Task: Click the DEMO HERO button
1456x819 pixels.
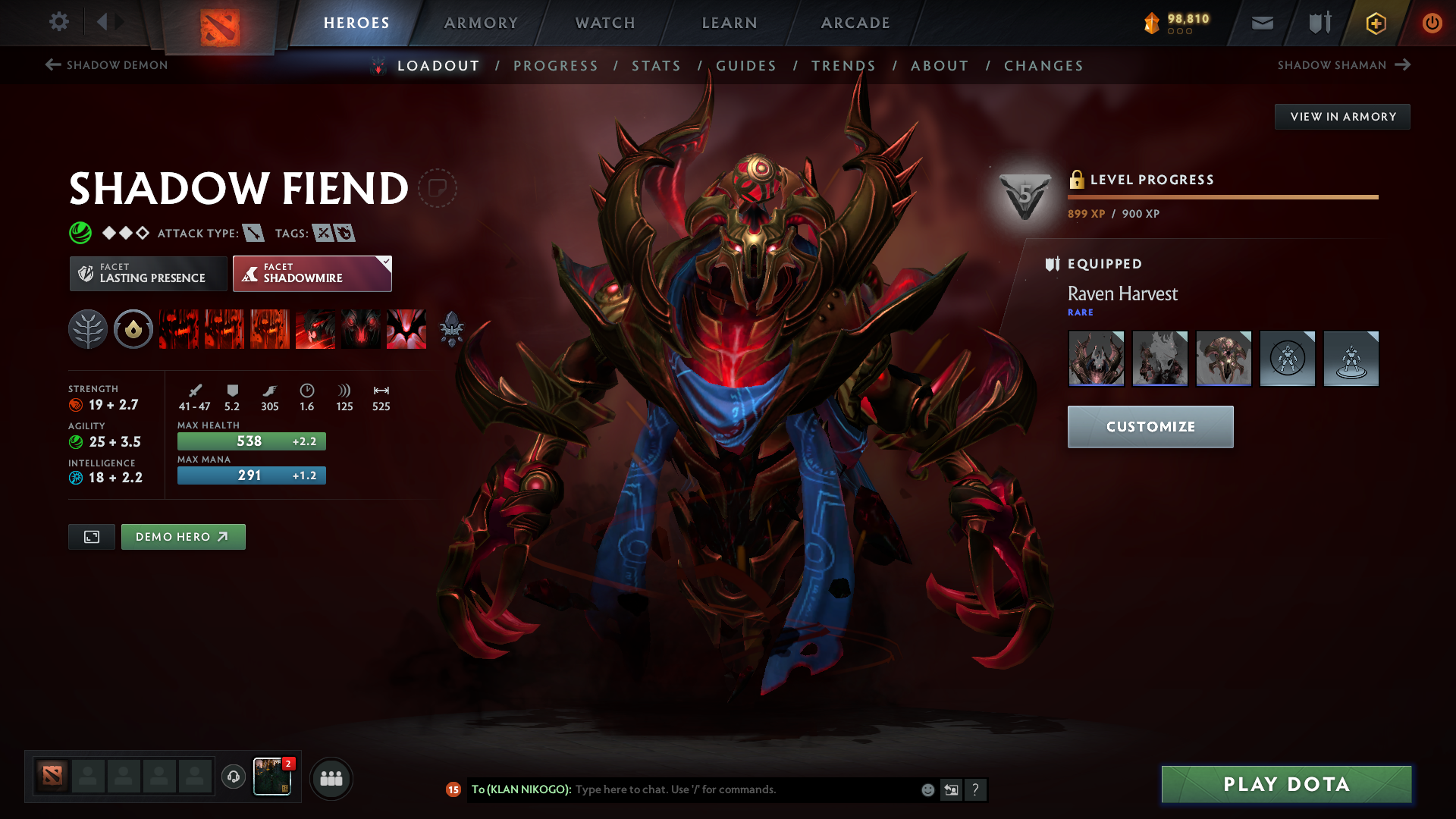Action: tap(183, 536)
